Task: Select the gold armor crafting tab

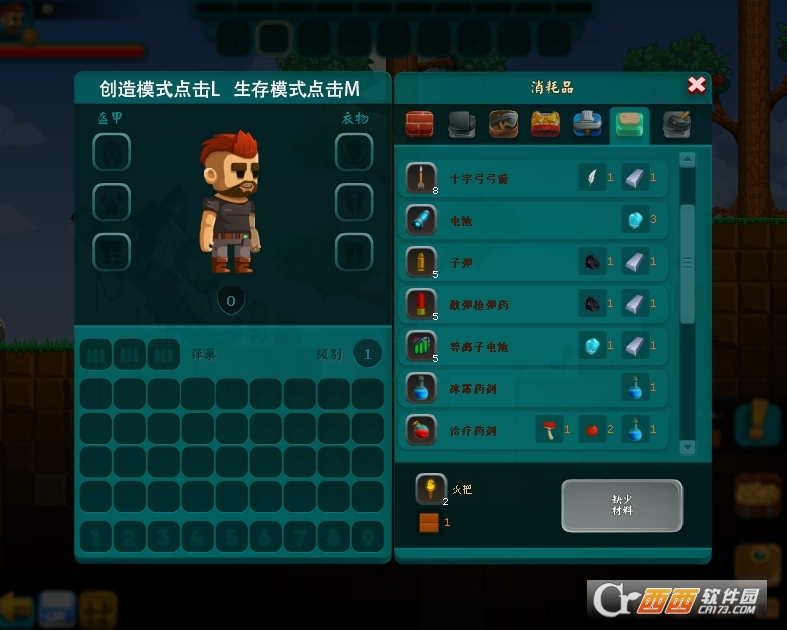Action: tap(545, 124)
